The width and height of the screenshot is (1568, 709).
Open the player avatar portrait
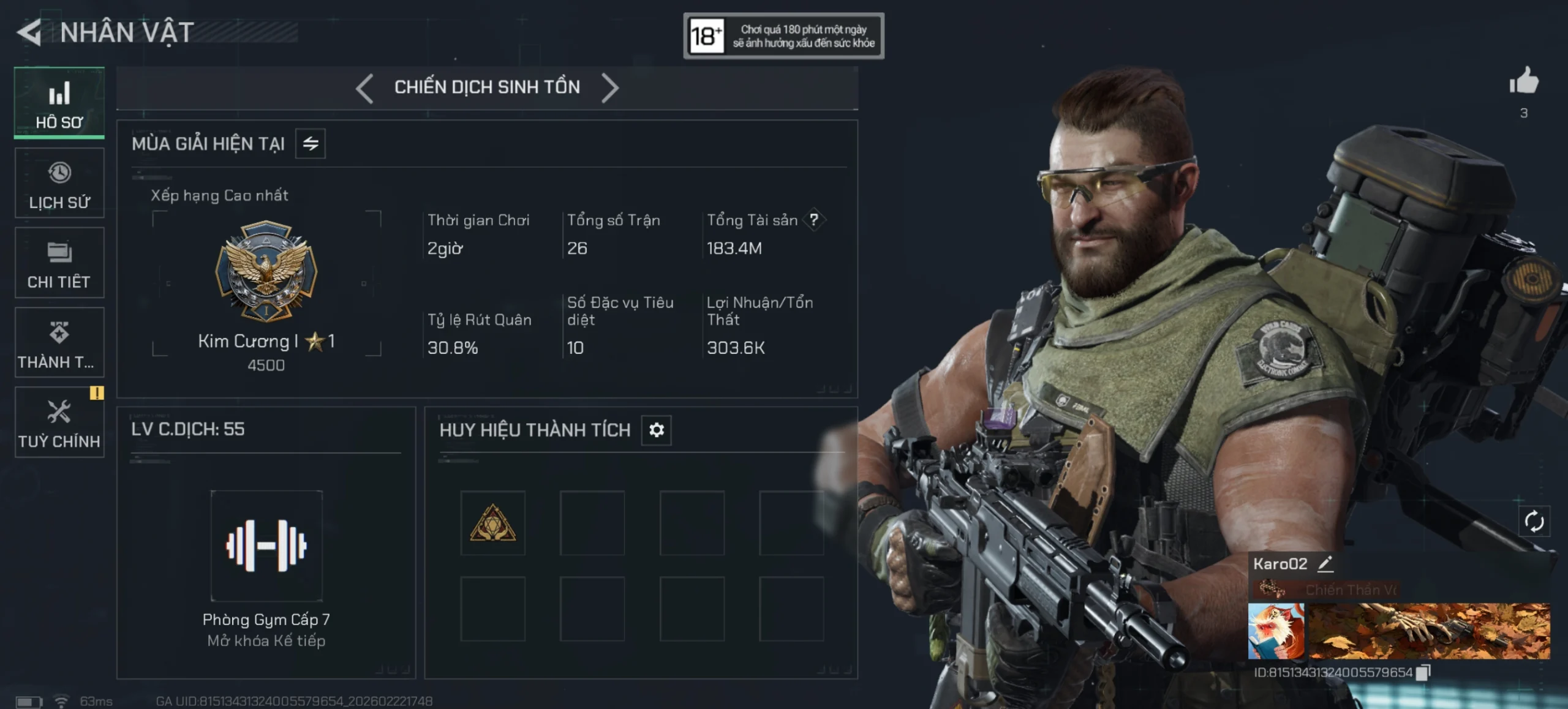pyautogui.click(x=1276, y=631)
